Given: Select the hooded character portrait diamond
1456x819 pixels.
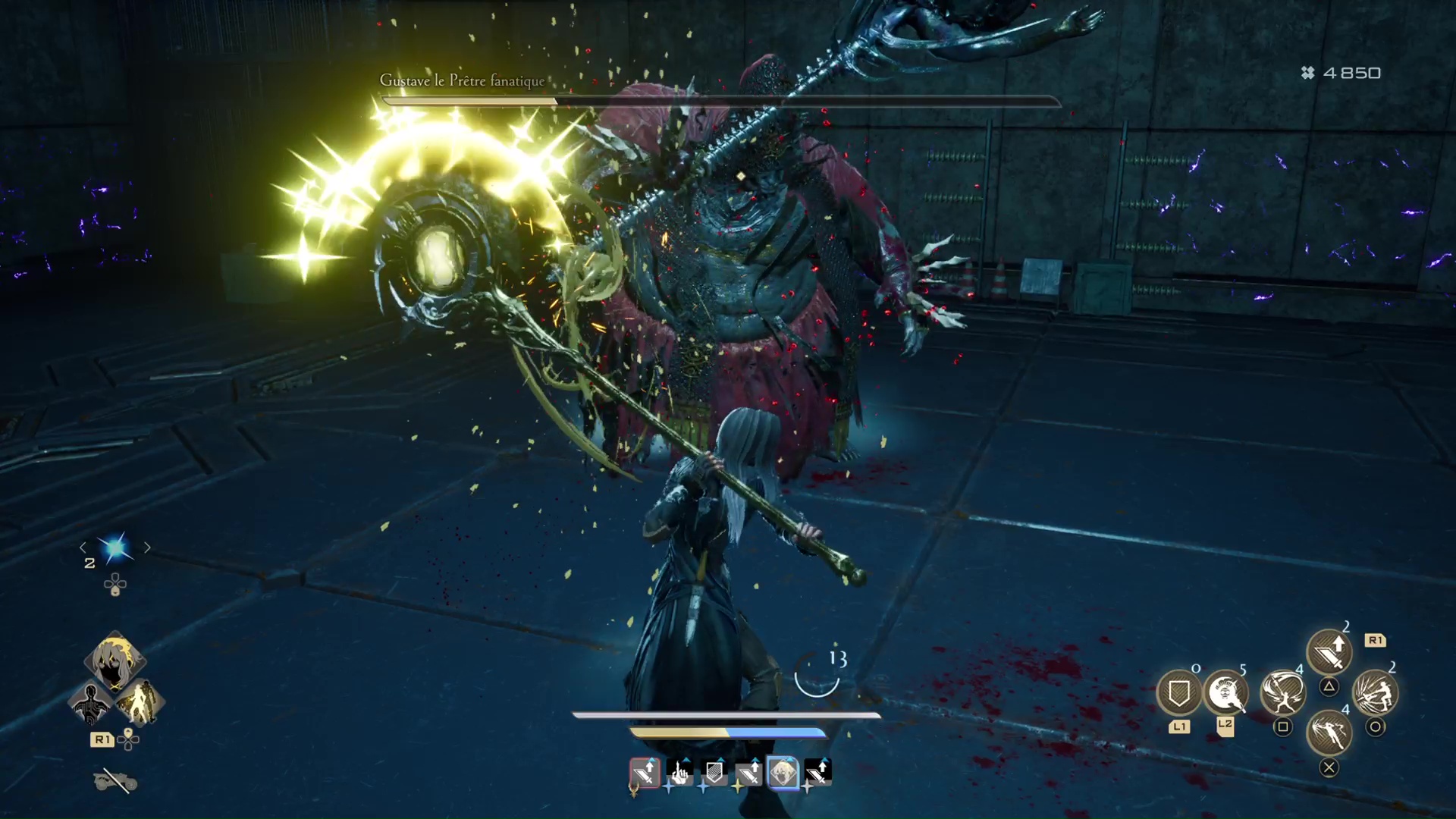Looking at the screenshot, I should pos(115,660).
